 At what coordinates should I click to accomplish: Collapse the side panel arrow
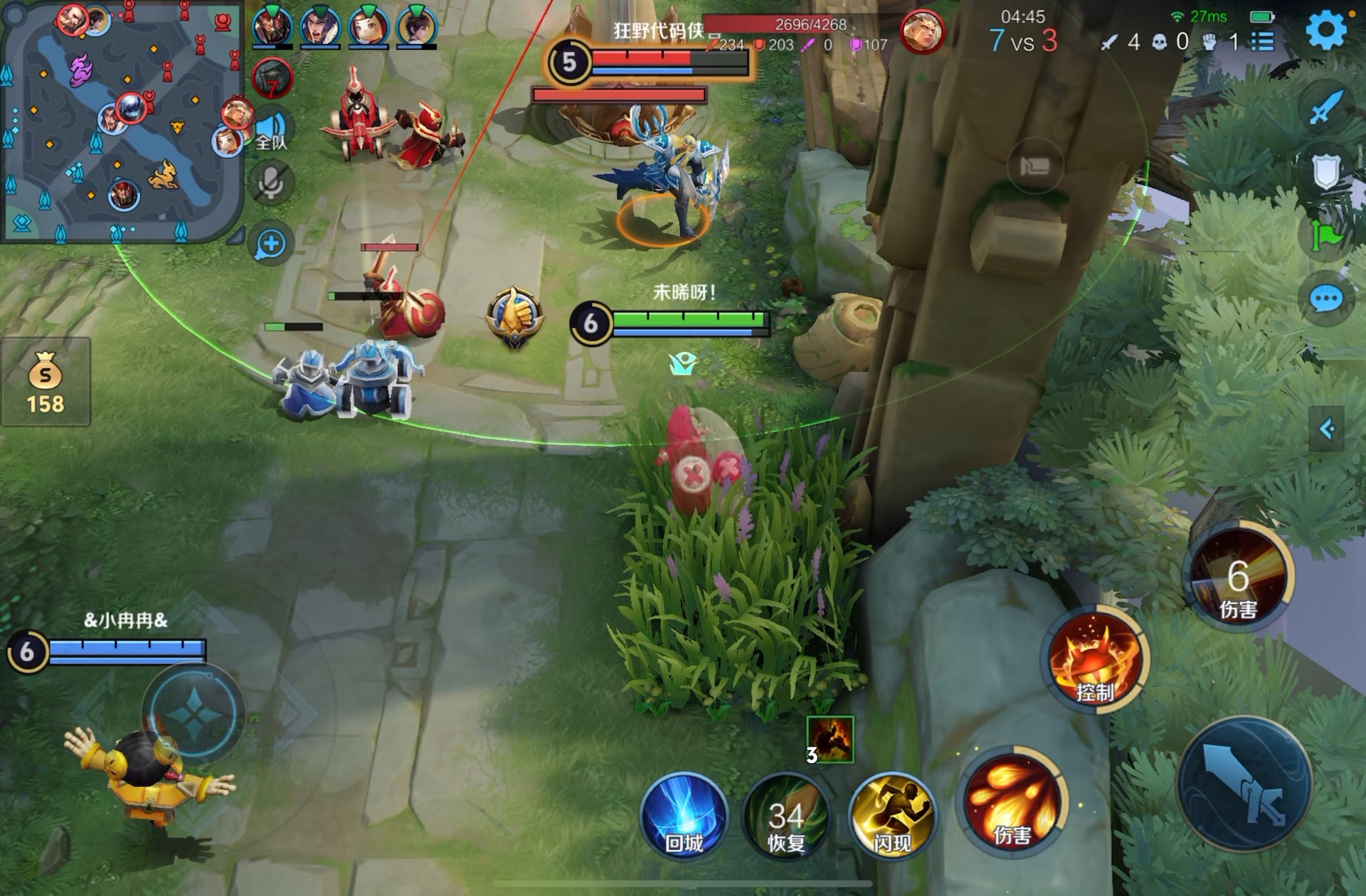[1326, 429]
